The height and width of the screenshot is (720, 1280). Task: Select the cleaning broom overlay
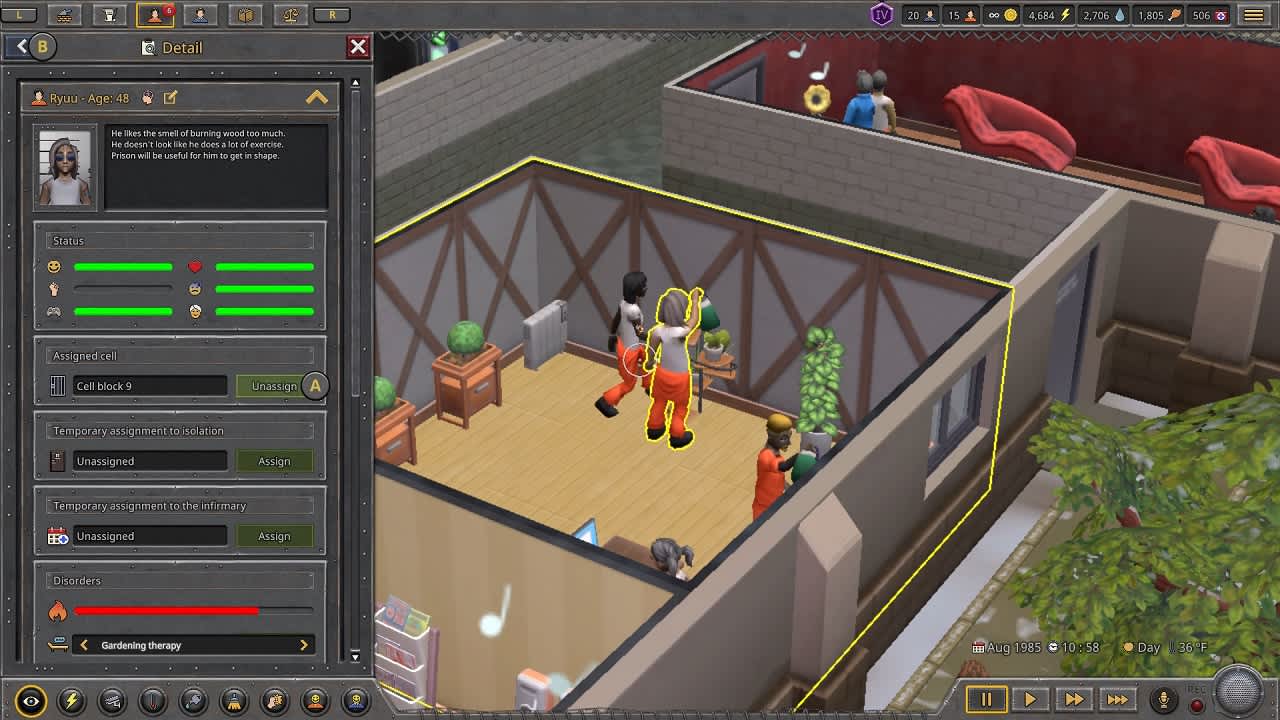click(x=233, y=700)
